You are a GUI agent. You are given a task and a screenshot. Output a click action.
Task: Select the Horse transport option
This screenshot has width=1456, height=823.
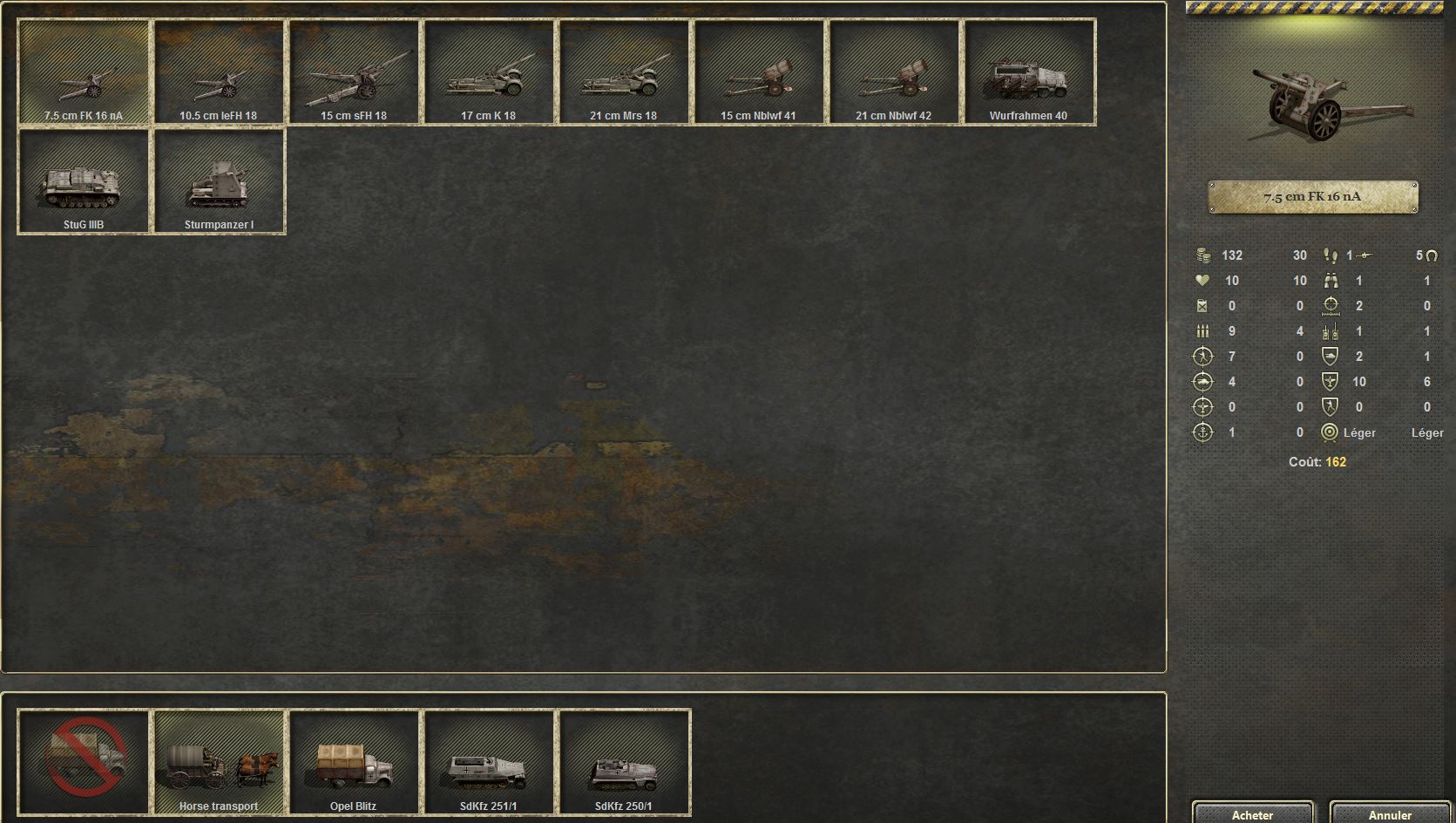click(x=219, y=763)
